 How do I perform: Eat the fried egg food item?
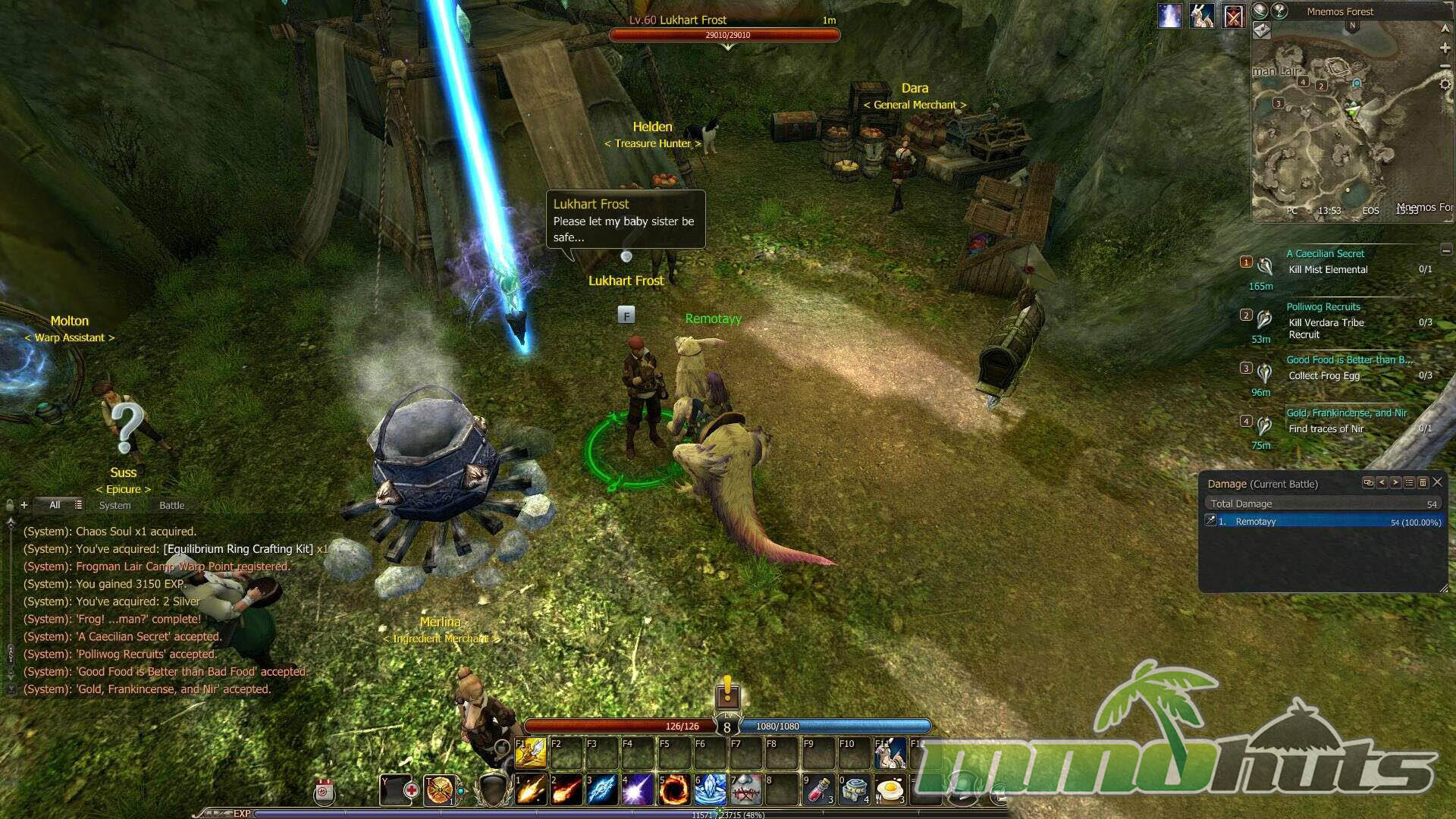pos(890,789)
